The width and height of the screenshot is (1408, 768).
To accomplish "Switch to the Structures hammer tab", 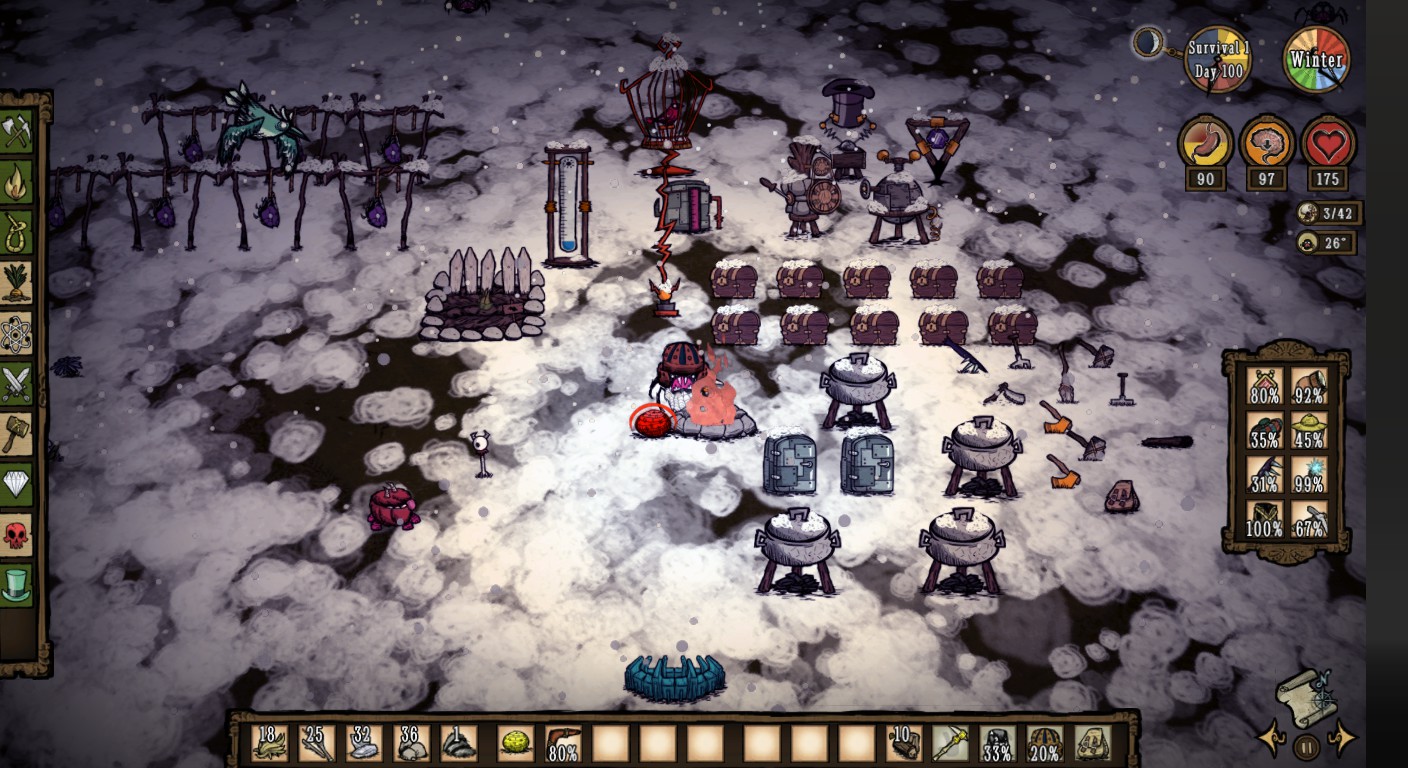I will (x=16, y=434).
